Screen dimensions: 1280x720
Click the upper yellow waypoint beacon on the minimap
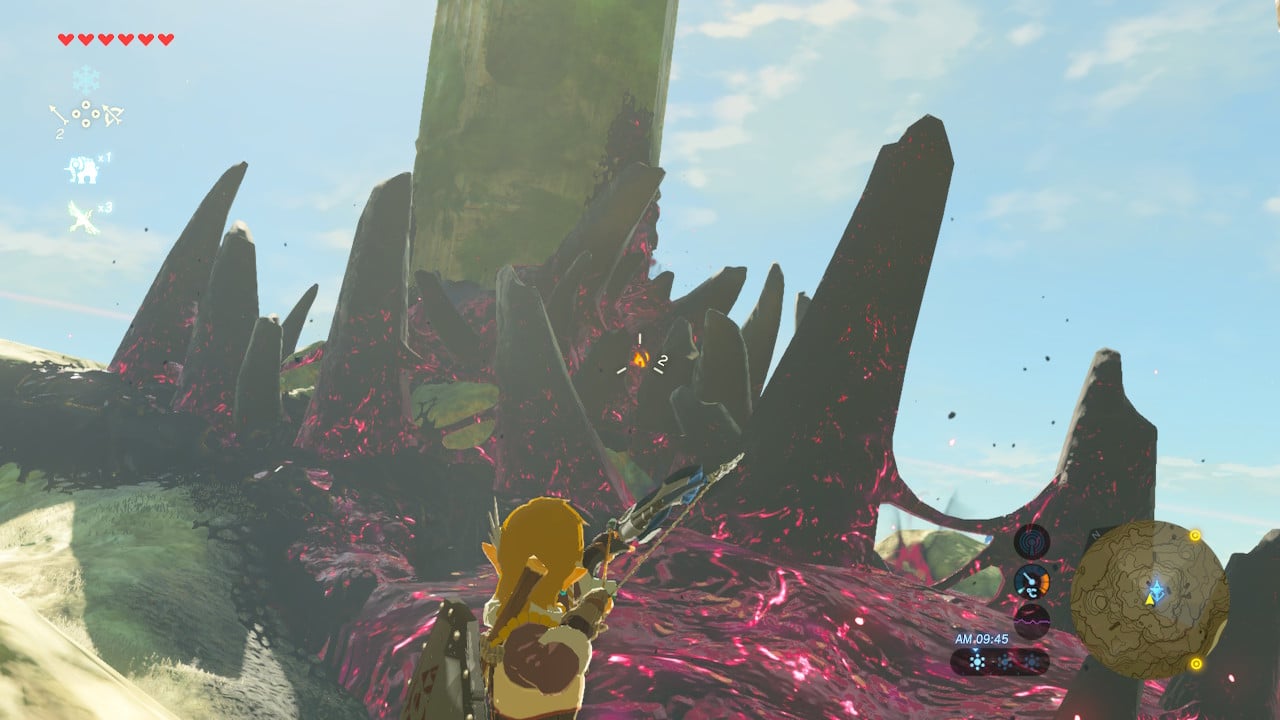click(1194, 536)
